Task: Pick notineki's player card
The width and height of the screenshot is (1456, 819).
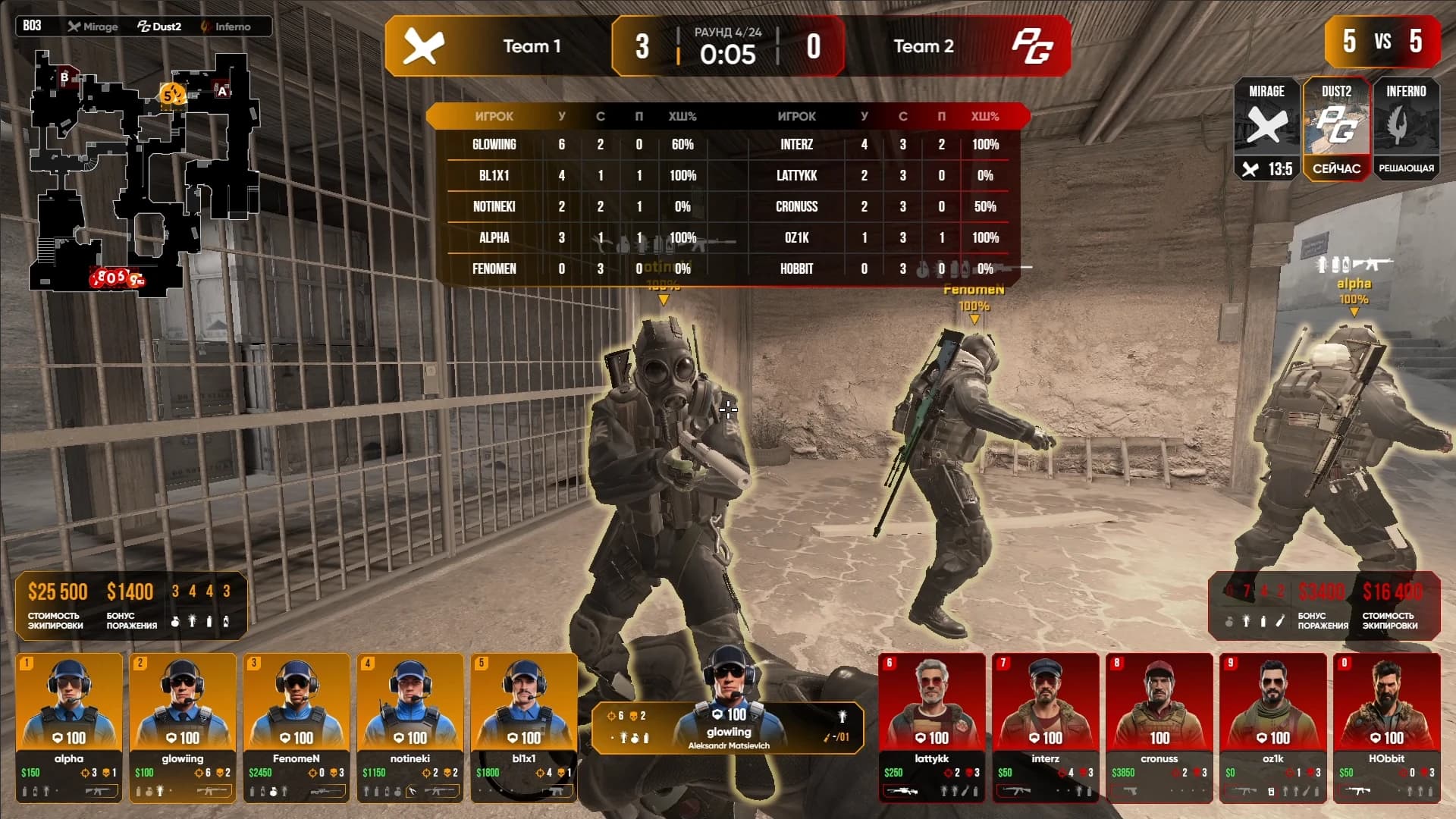Action: (x=410, y=726)
